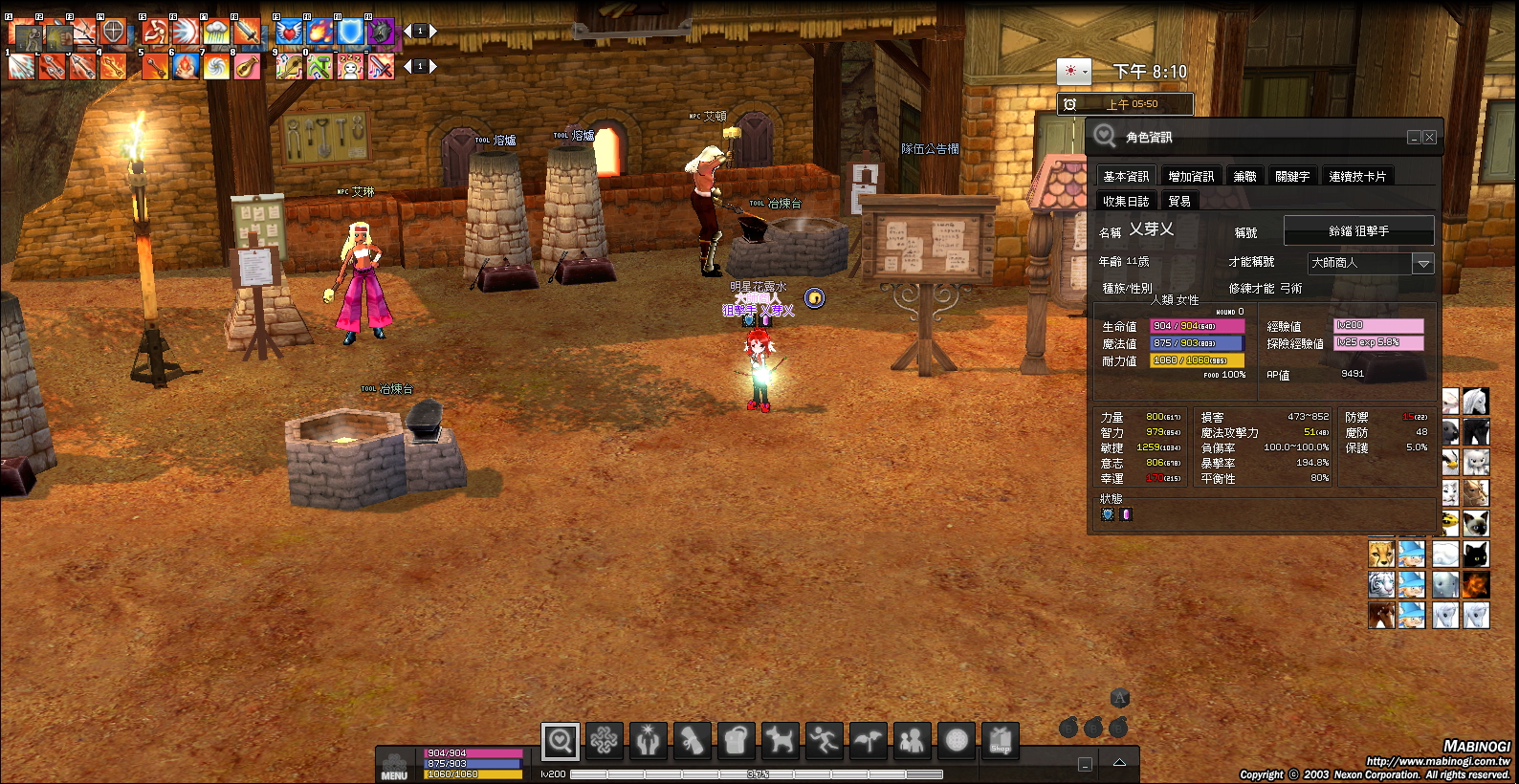
Task: Select the lute skill in slot 8
Action: (x=247, y=66)
